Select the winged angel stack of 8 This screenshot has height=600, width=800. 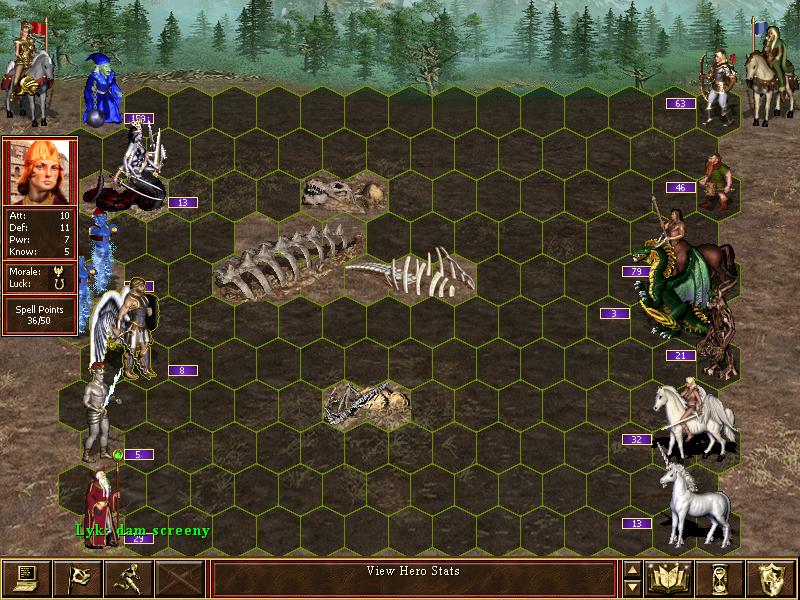tap(130, 330)
